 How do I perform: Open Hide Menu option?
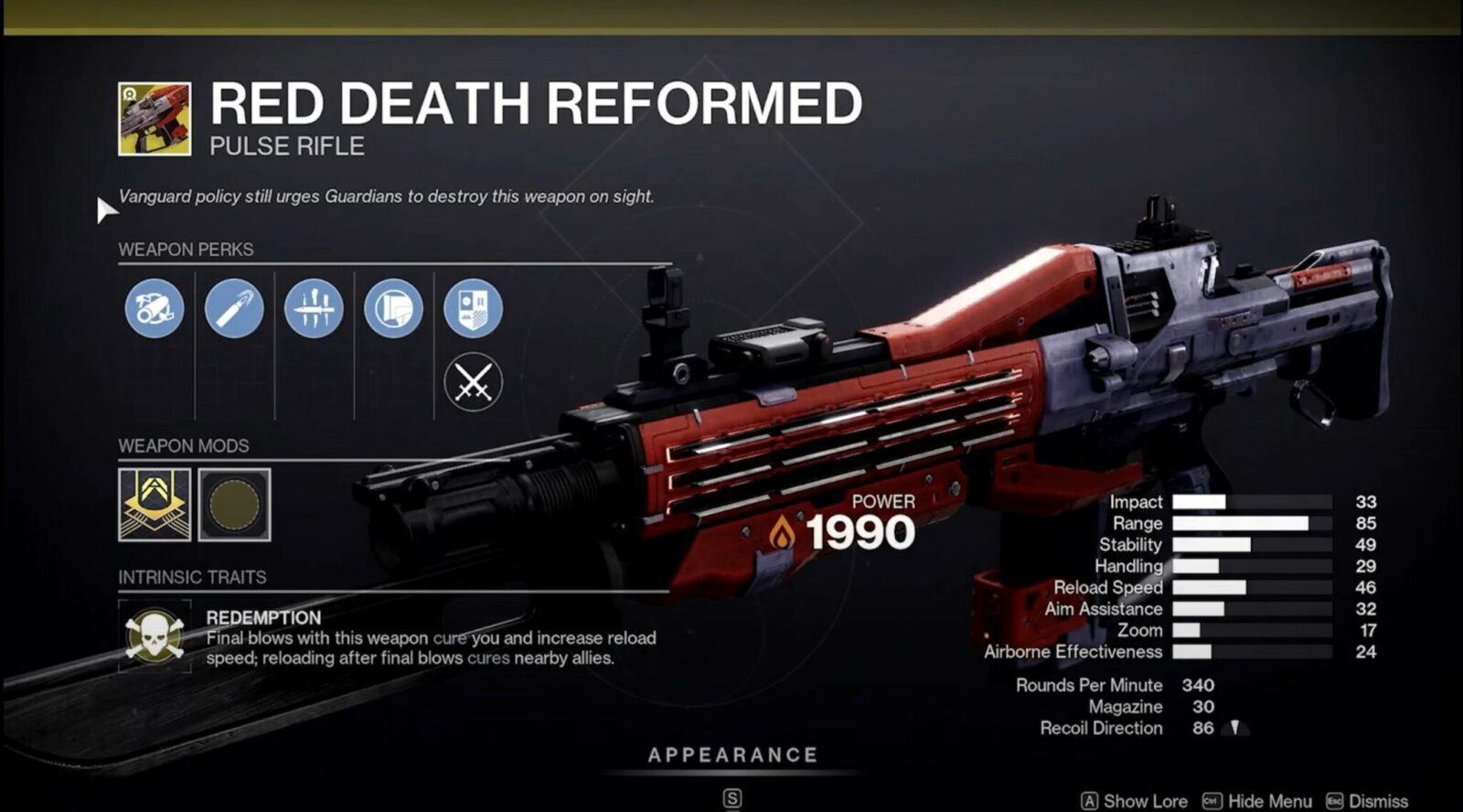1270,797
